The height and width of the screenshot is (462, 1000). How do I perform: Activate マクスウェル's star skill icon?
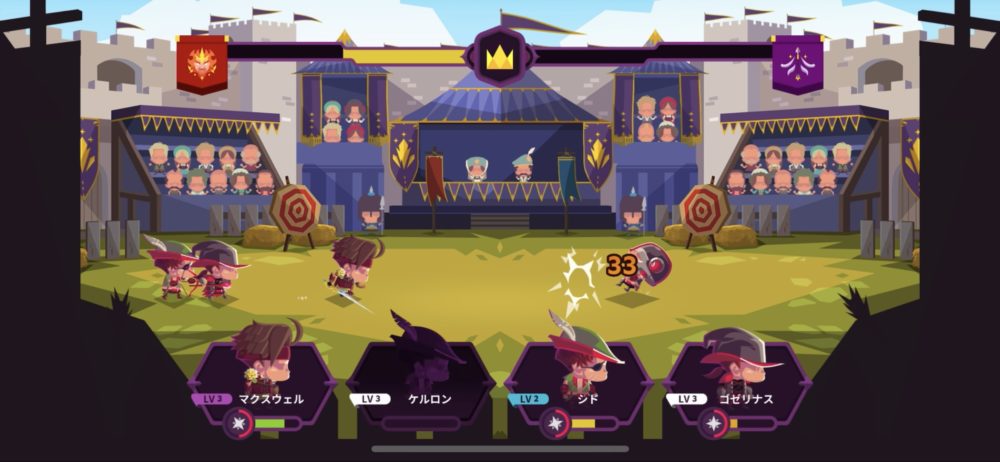pyautogui.click(x=238, y=423)
